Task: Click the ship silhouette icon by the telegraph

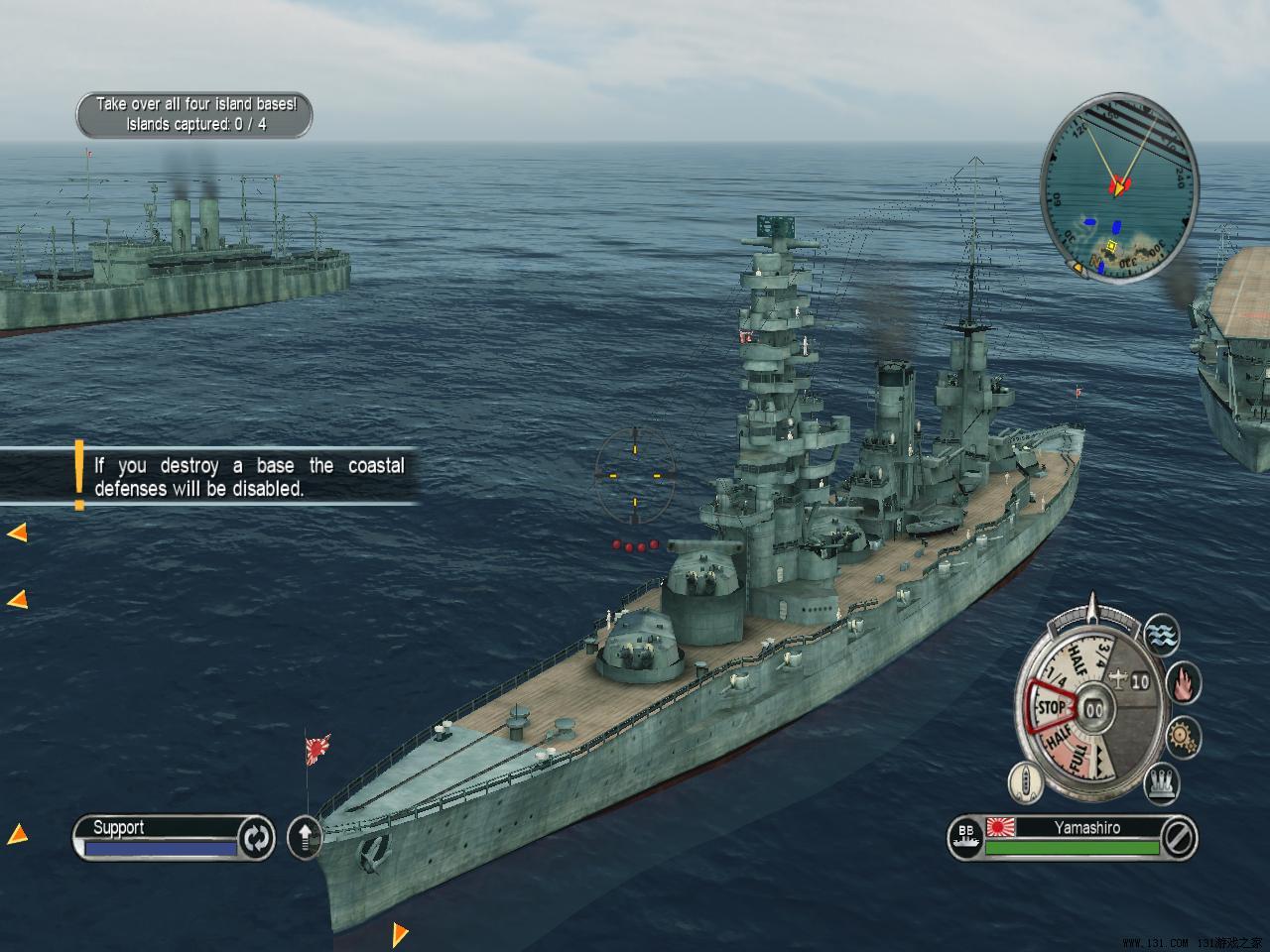Action: point(1026,782)
